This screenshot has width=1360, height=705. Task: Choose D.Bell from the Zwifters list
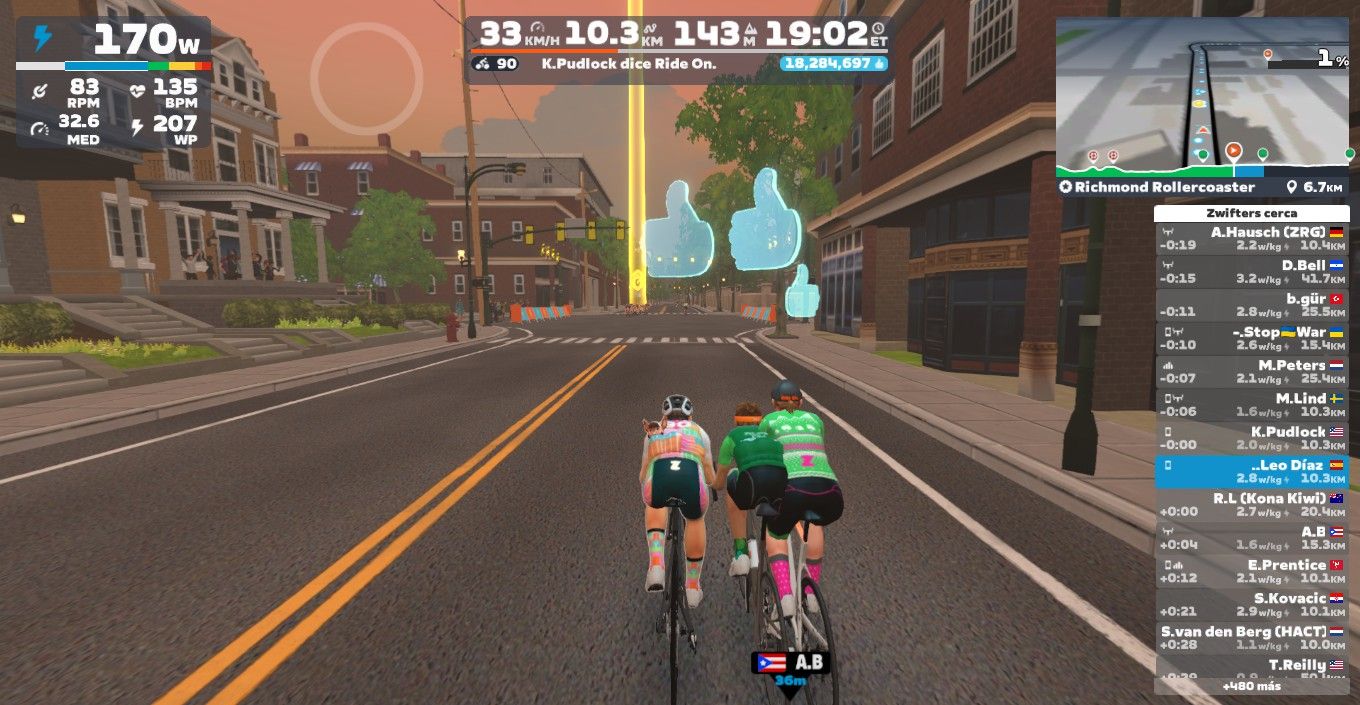[x=1251, y=272]
